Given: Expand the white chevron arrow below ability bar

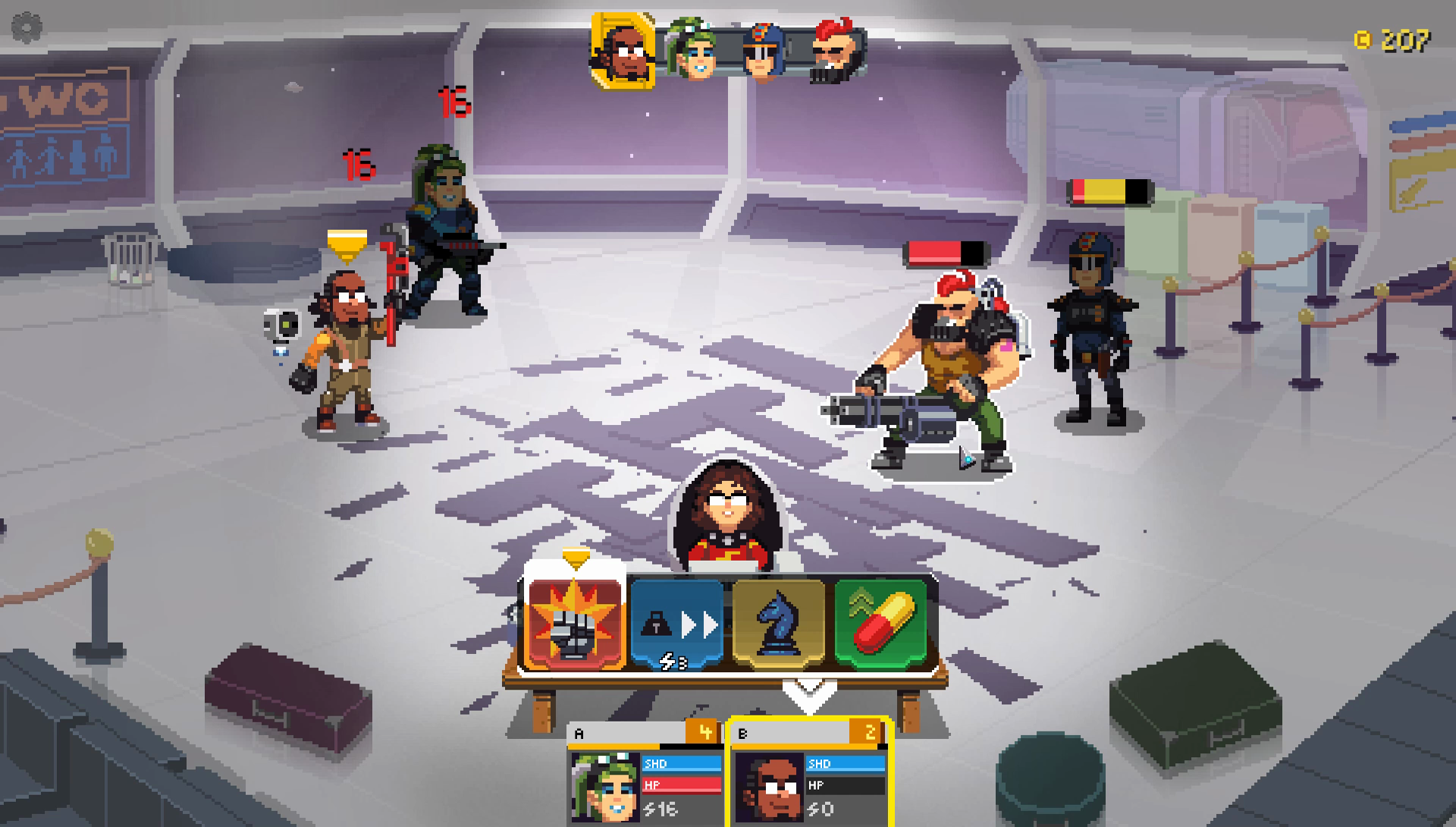Looking at the screenshot, I should coord(809,693).
